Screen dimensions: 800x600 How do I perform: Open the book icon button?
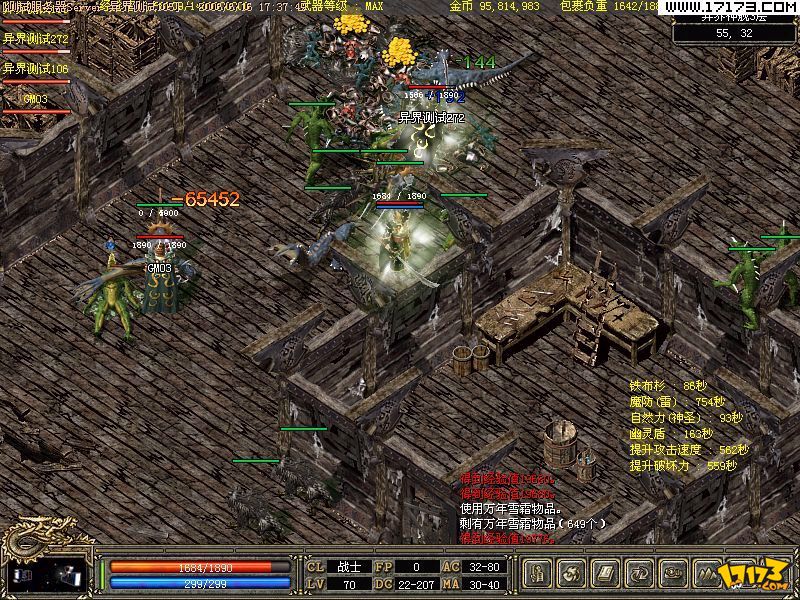pos(606,574)
